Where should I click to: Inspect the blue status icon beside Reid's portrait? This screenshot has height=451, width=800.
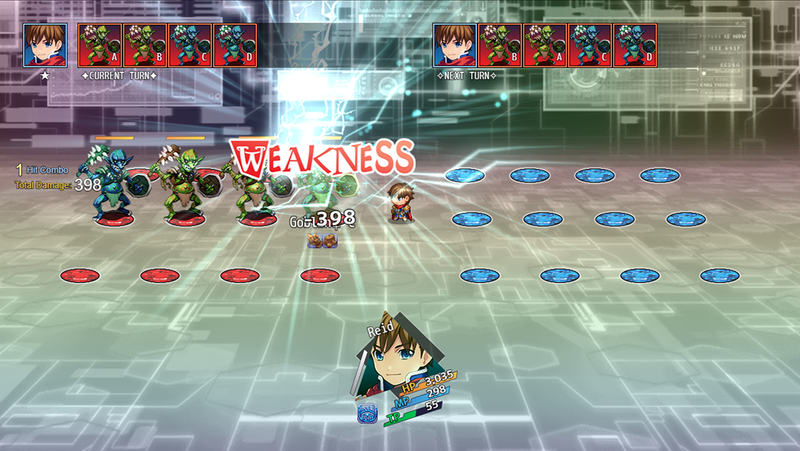point(366,412)
